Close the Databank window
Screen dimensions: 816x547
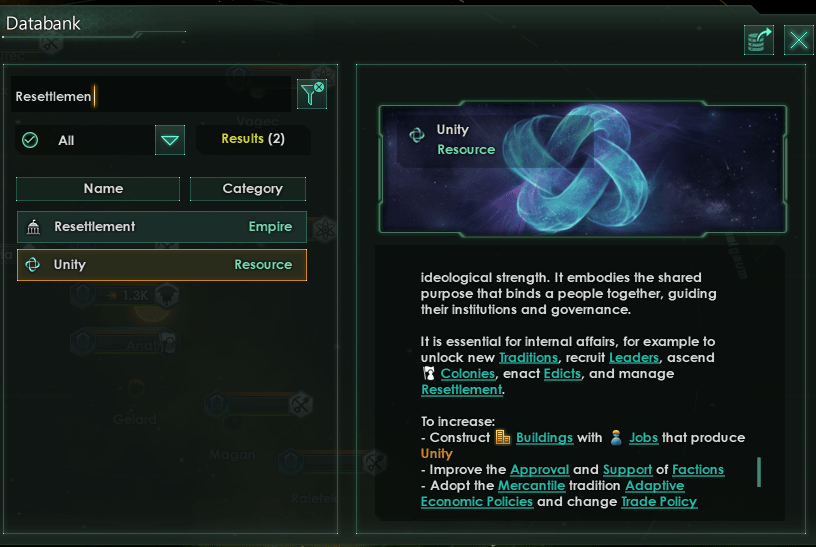(x=799, y=40)
